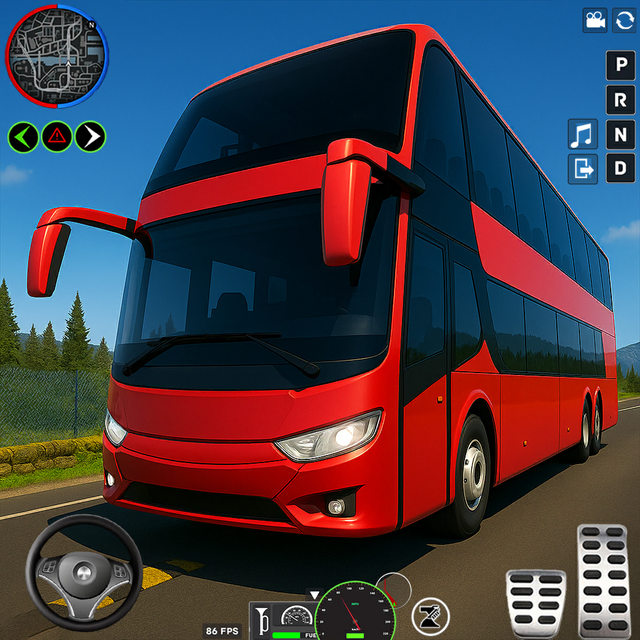This screenshot has height=640, width=640.
Task: Step on the brake pedal
Action: (535, 601)
